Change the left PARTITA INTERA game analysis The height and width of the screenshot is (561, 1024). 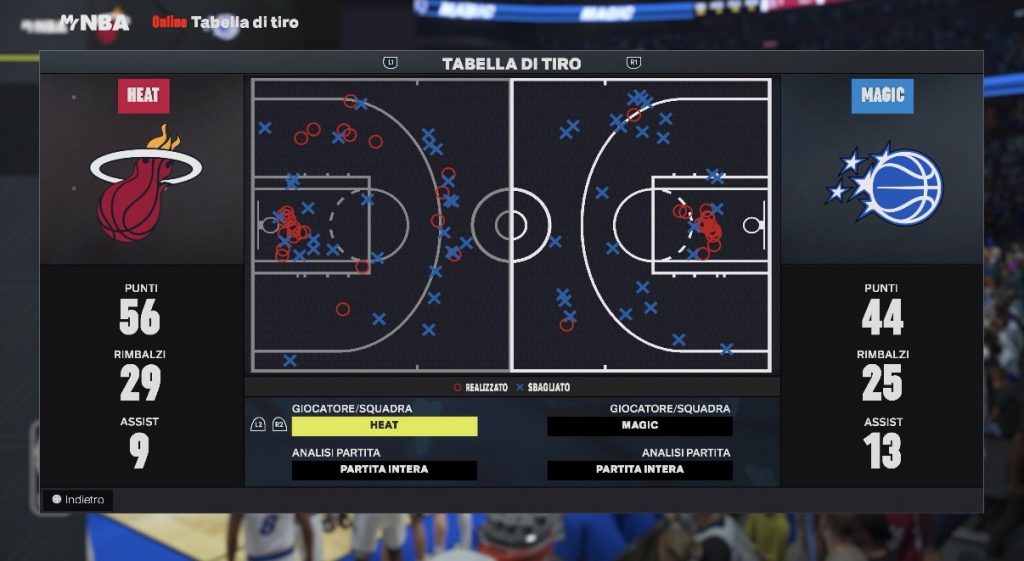click(x=384, y=470)
